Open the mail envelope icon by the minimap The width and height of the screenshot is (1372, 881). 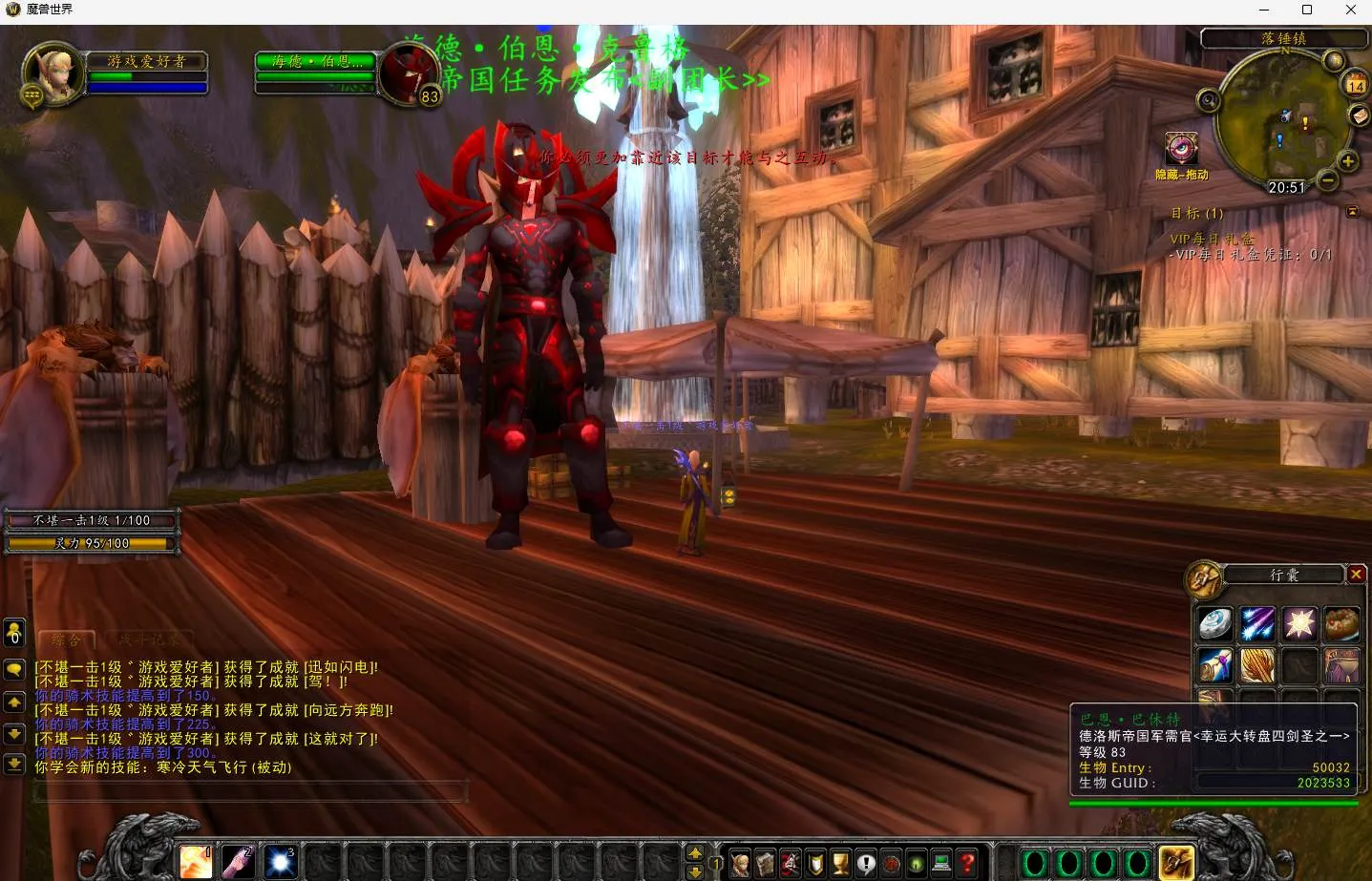click(x=1359, y=115)
